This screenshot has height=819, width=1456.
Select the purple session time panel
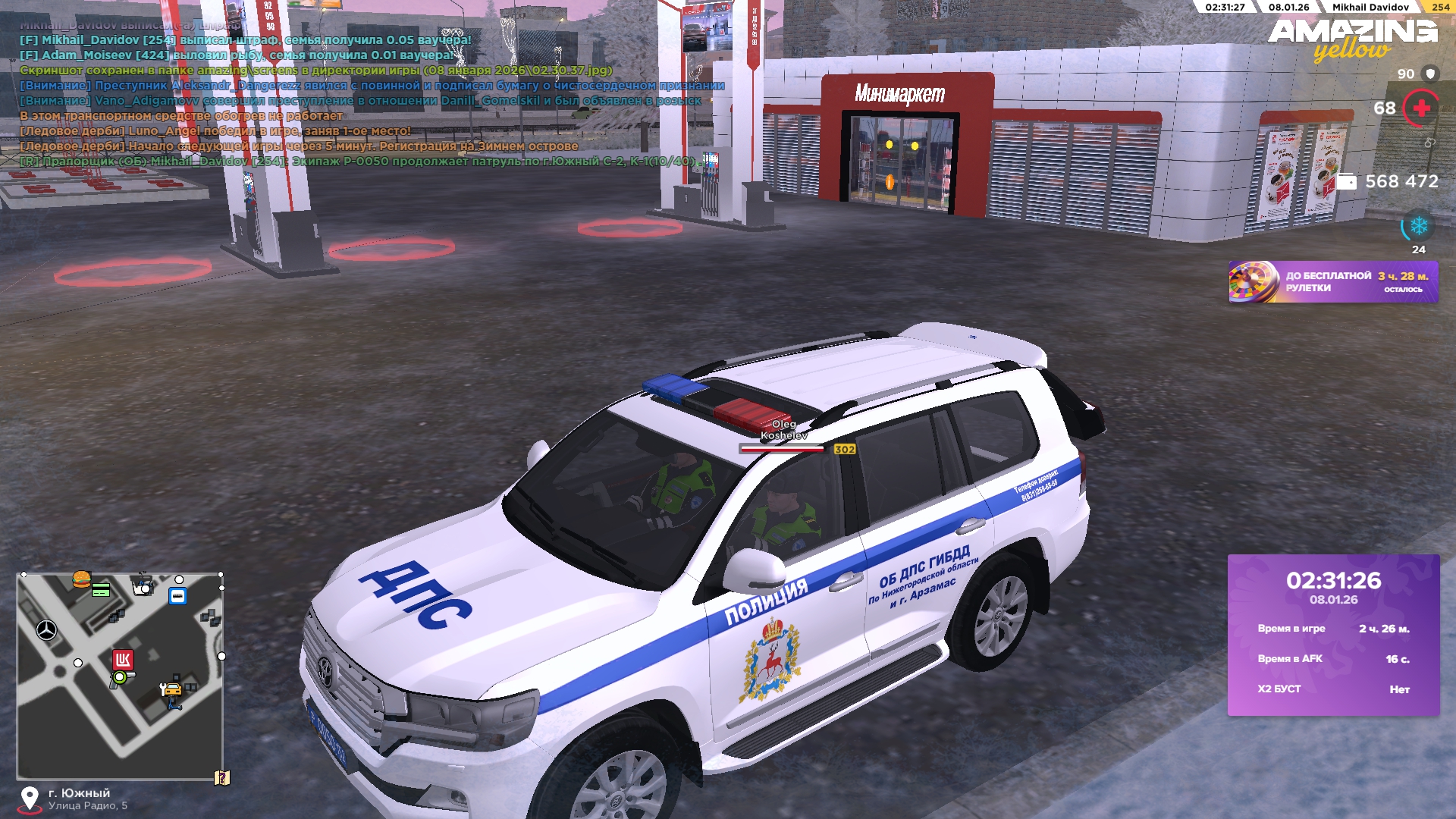[x=1333, y=635]
